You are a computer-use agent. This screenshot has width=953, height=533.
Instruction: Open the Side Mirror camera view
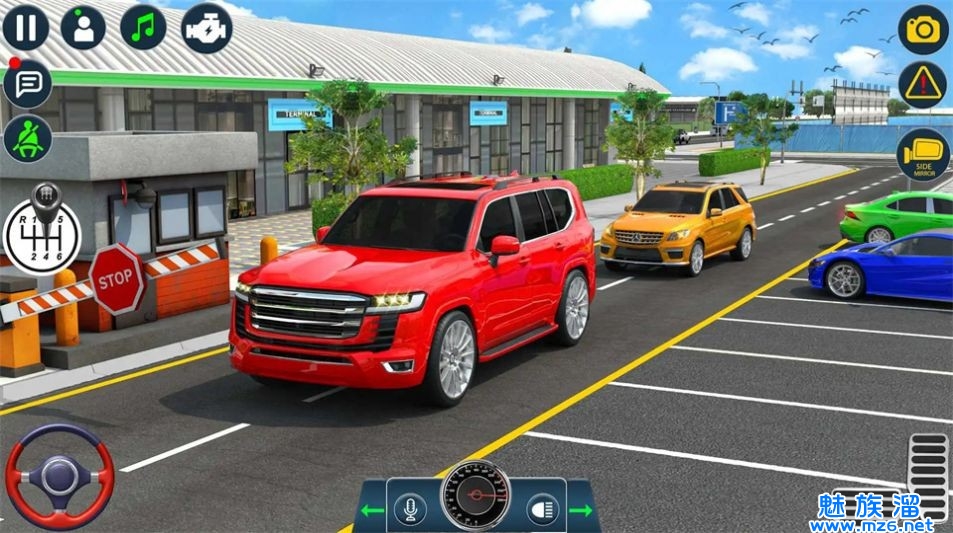coord(922,154)
